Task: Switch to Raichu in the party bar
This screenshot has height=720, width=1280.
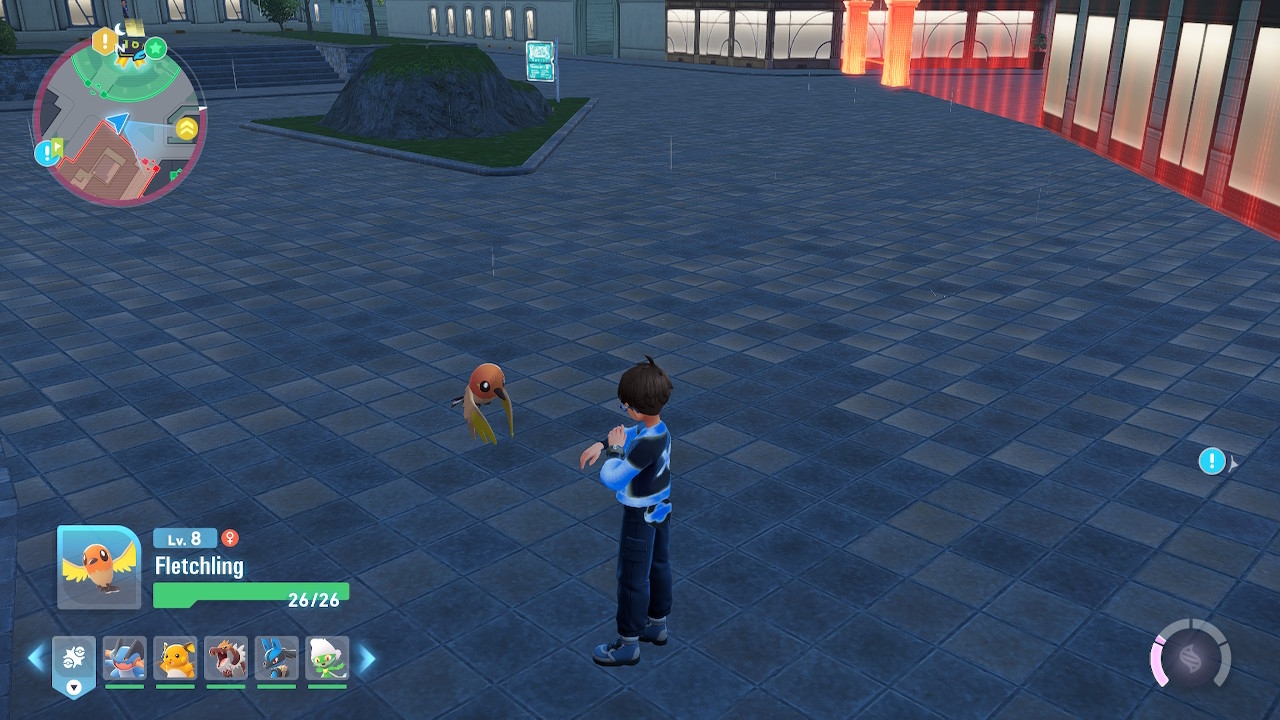Action: [x=175, y=659]
